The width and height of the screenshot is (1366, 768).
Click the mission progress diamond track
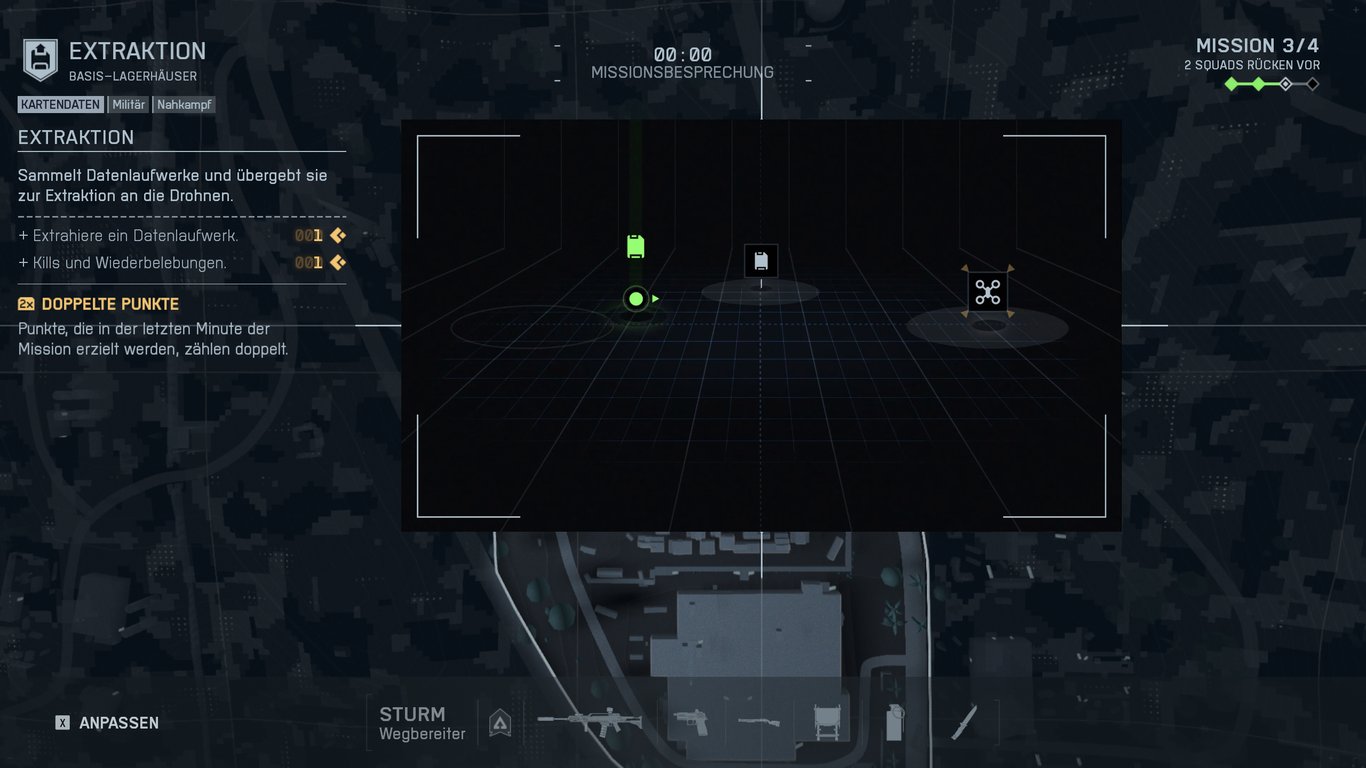1271,84
